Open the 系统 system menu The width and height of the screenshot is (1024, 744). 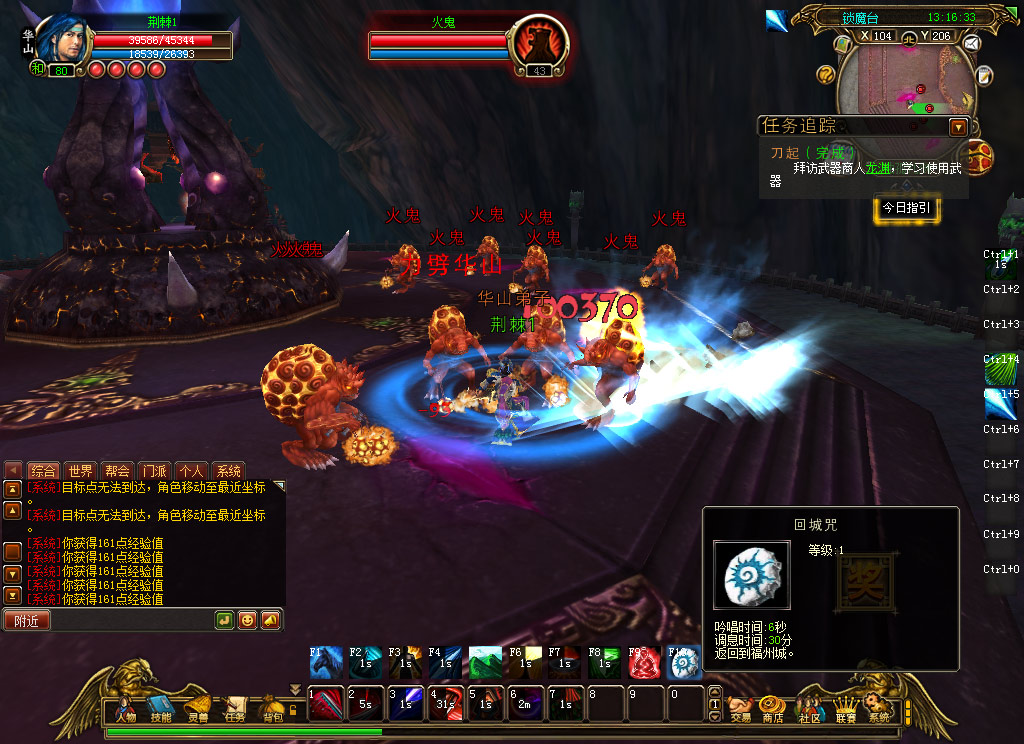click(x=878, y=709)
